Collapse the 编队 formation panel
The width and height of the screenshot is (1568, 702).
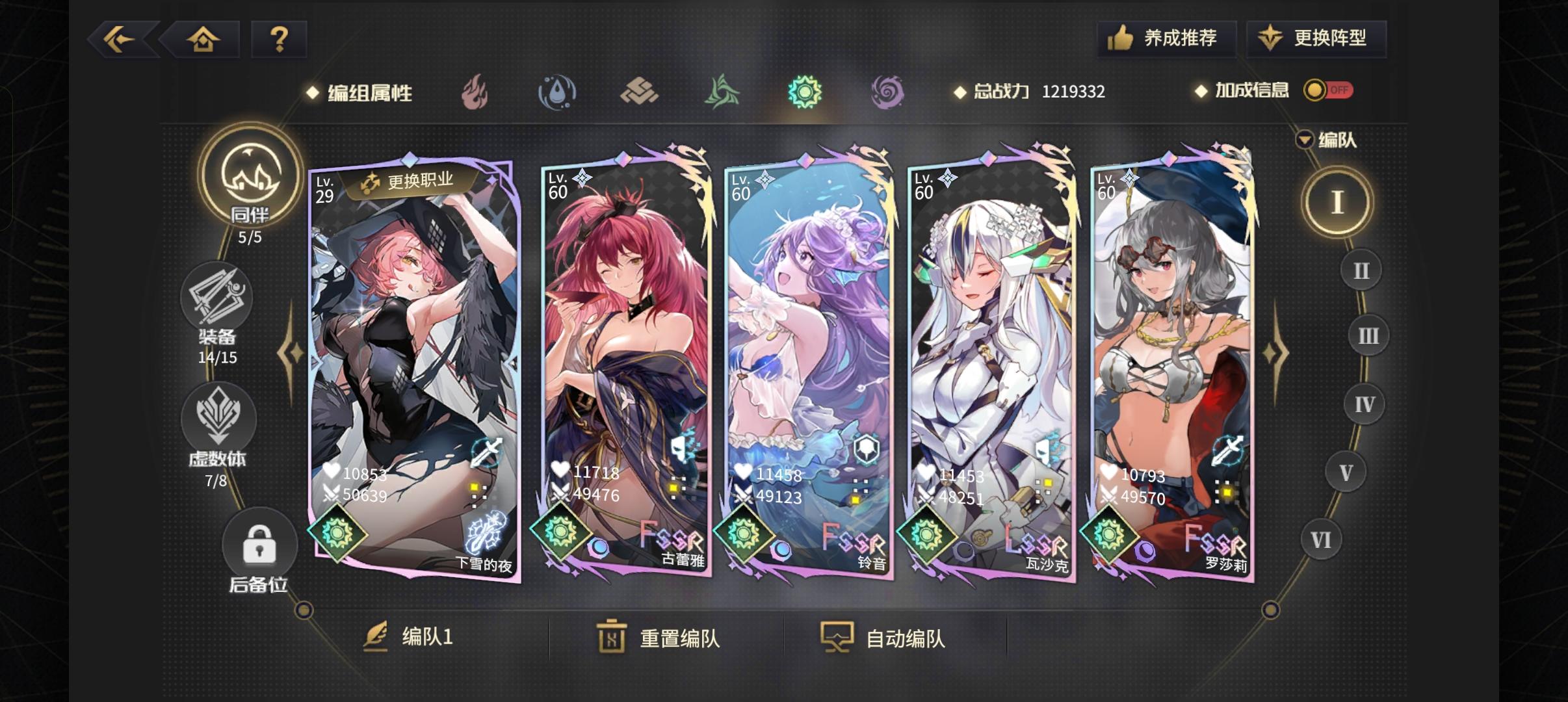click(1304, 139)
